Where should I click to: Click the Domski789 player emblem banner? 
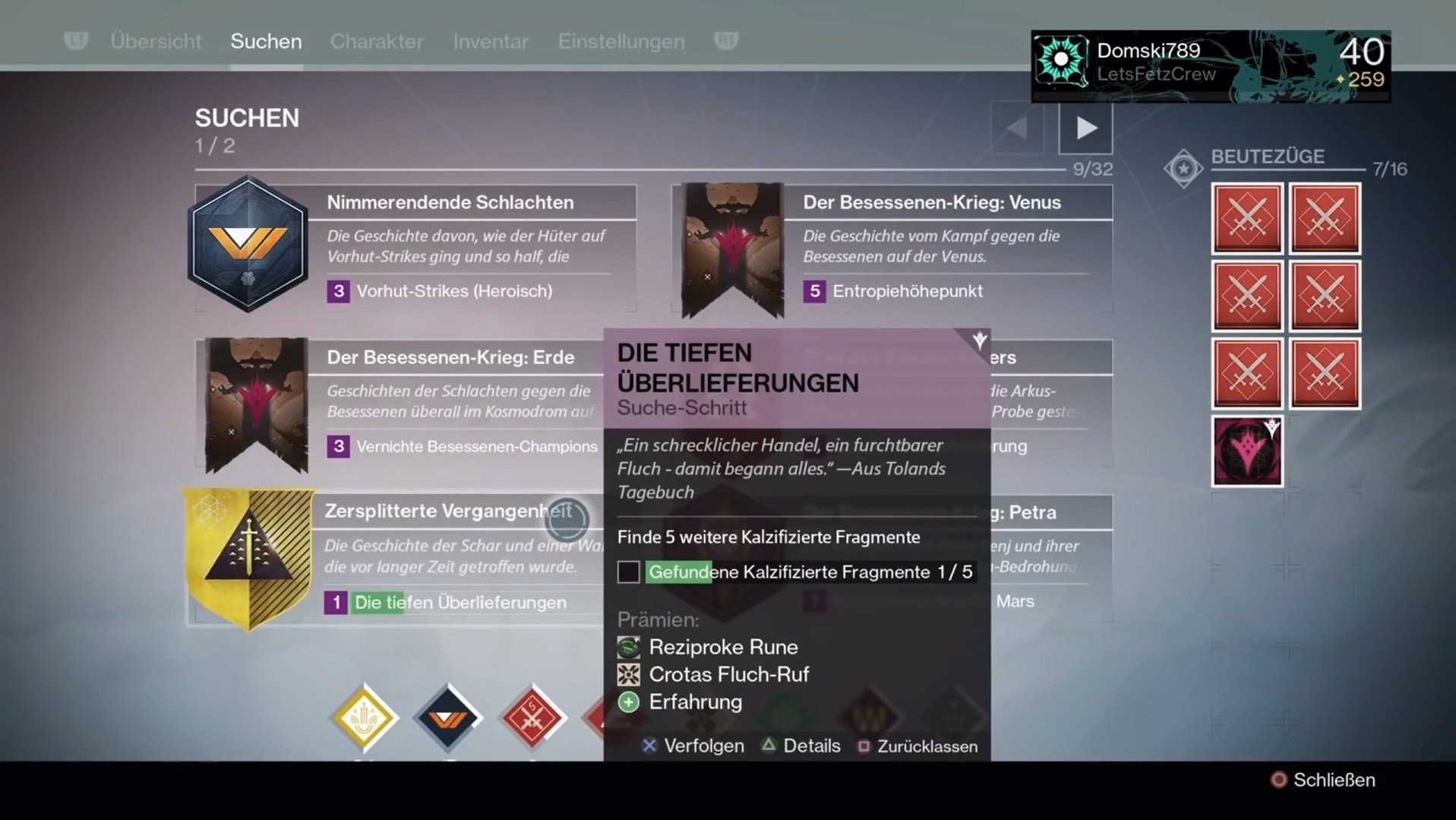[x=1210, y=65]
